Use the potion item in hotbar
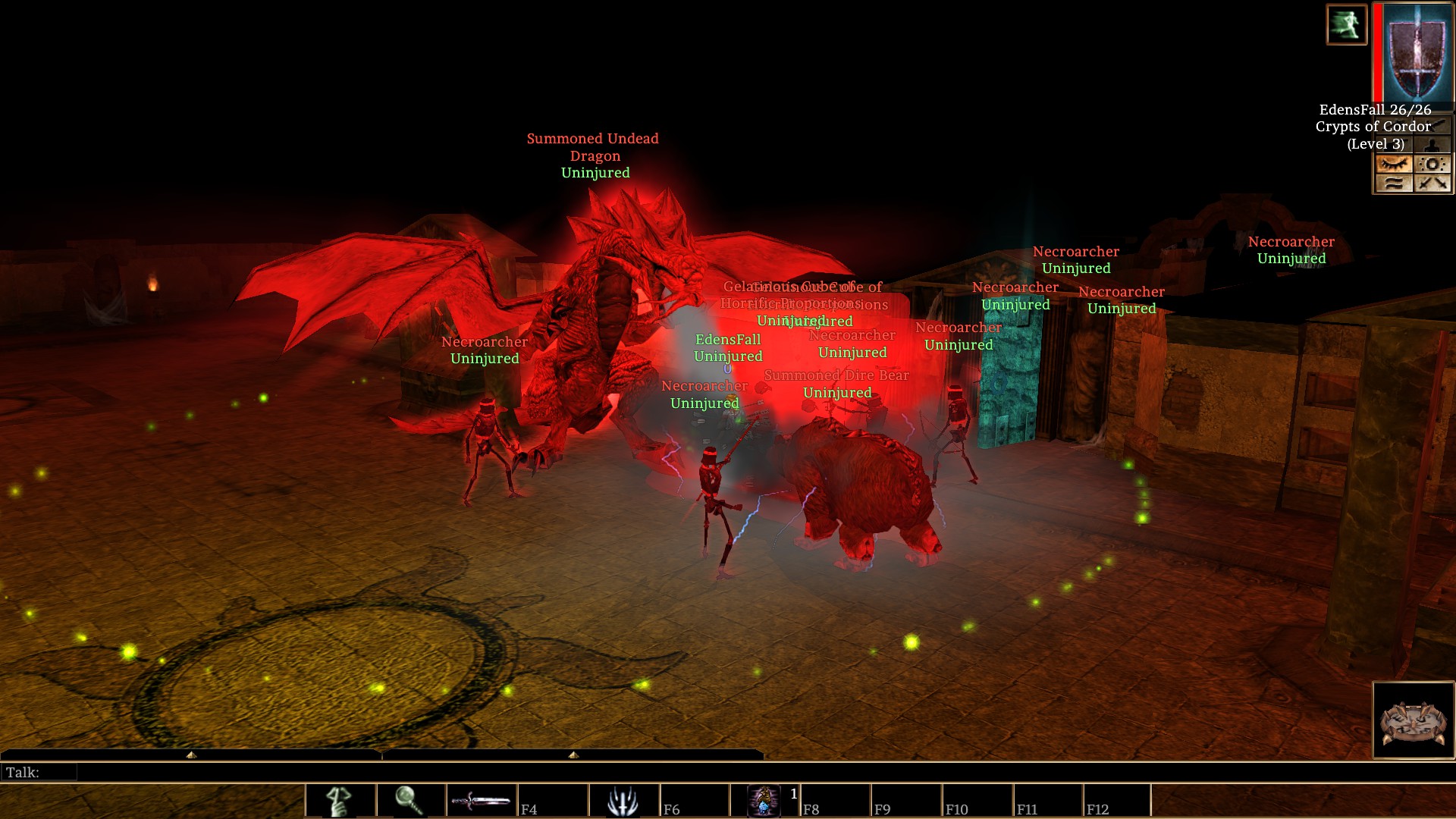 click(x=764, y=801)
